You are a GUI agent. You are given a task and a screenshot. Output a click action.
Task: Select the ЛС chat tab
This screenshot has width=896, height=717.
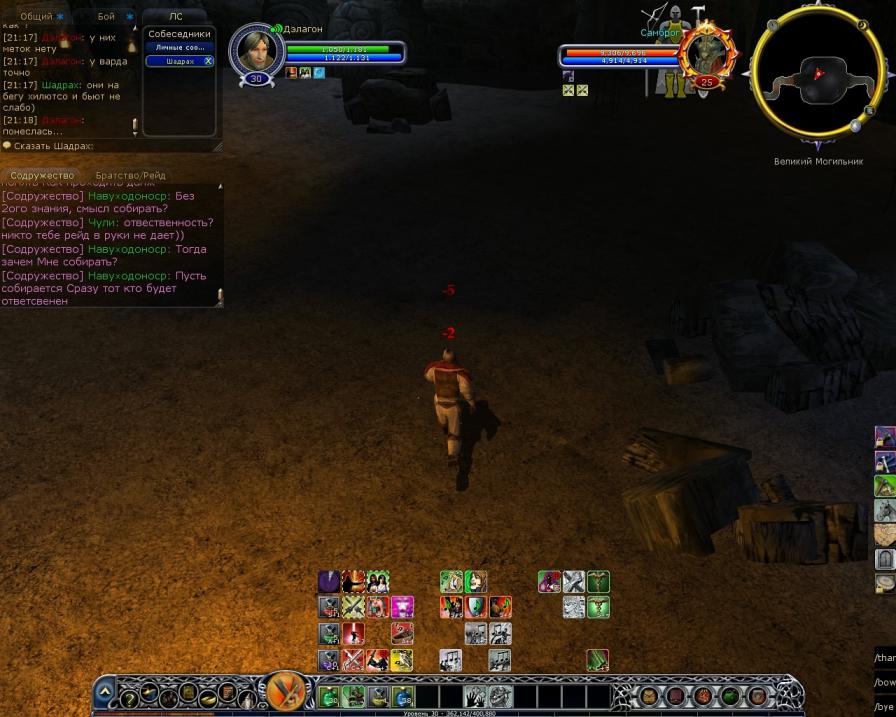point(175,16)
